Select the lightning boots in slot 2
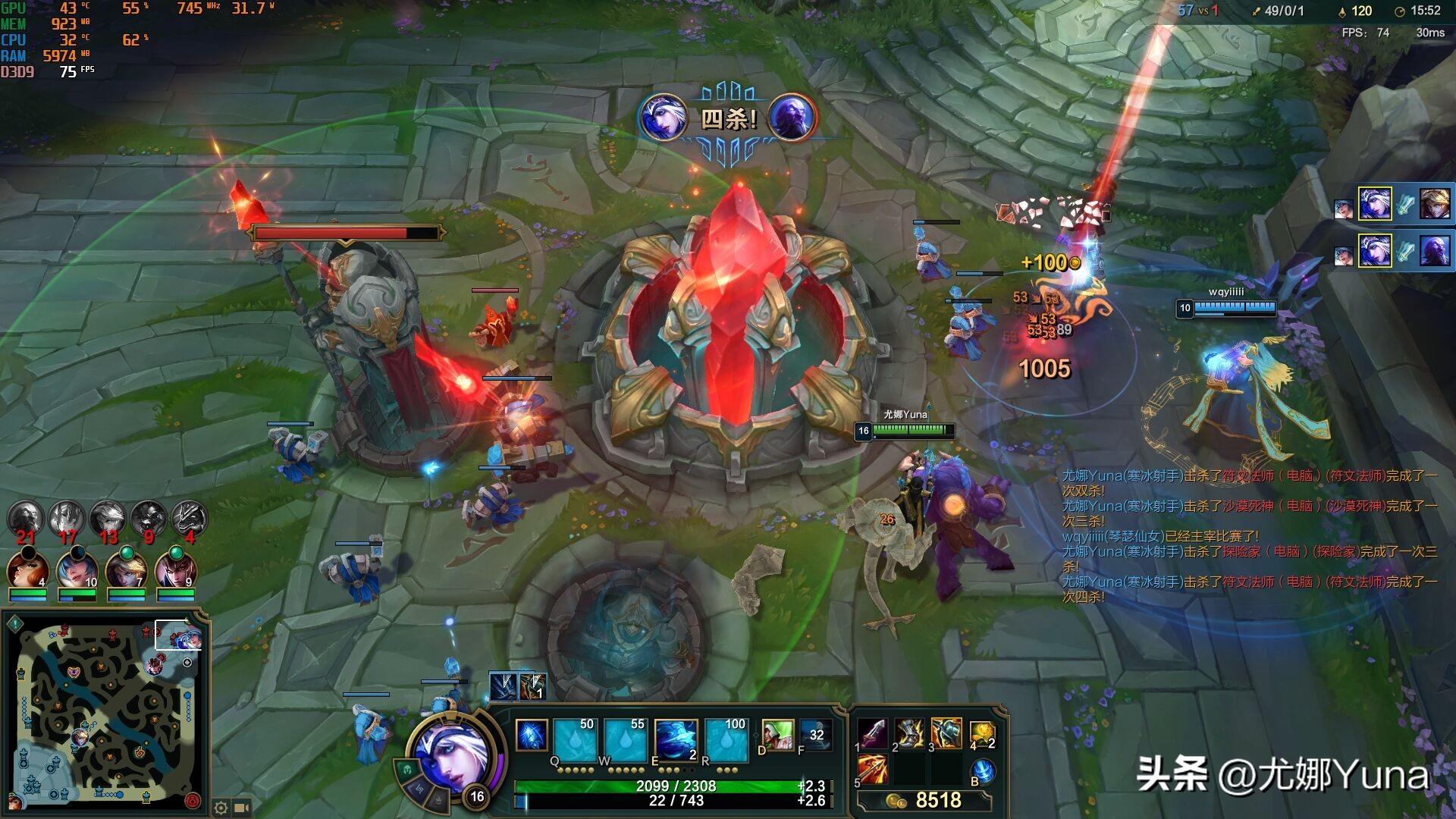 pyautogui.click(x=909, y=734)
